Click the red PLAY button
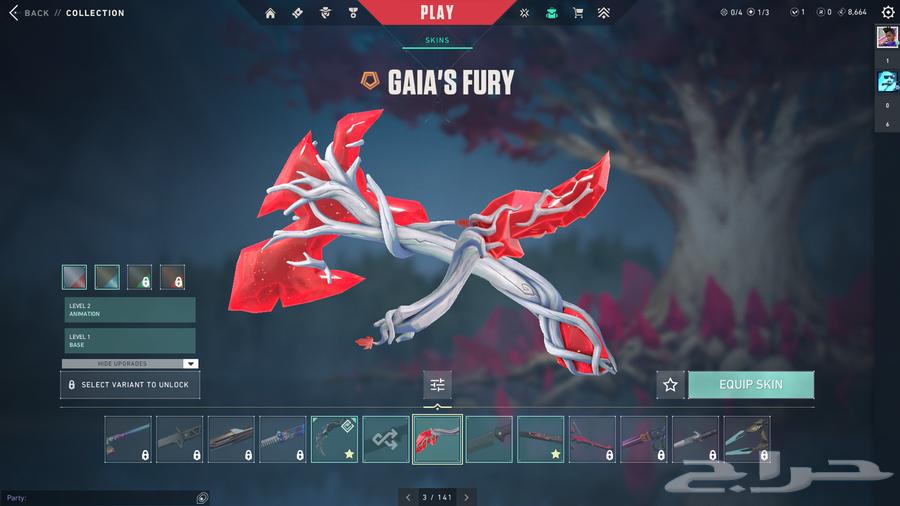The height and width of the screenshot is (506, 900). (x=436, y=13)
